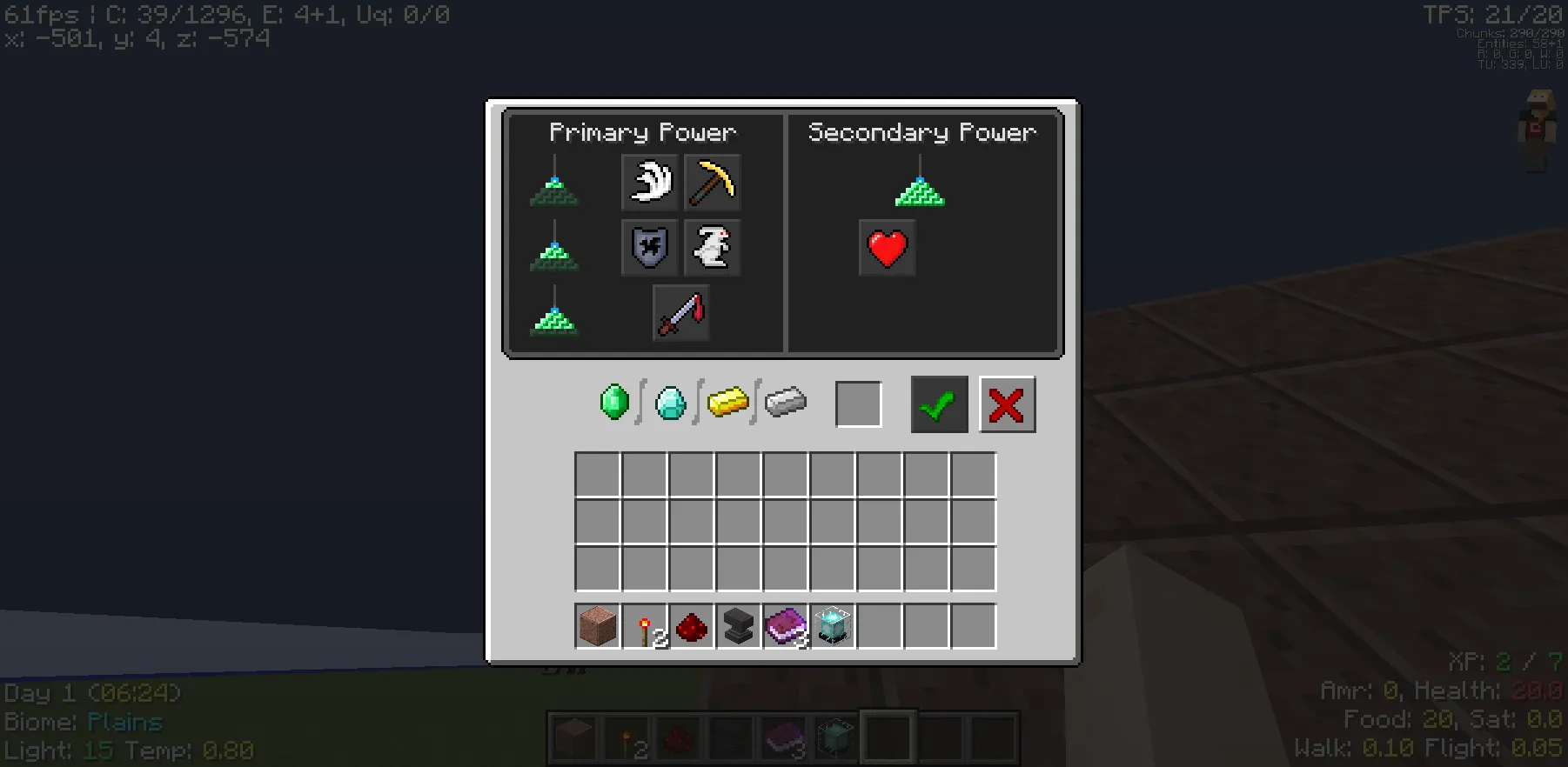Select the Jump Boost rabbit icon
This screenshot has height=767, width=1568.
[712, 247]
